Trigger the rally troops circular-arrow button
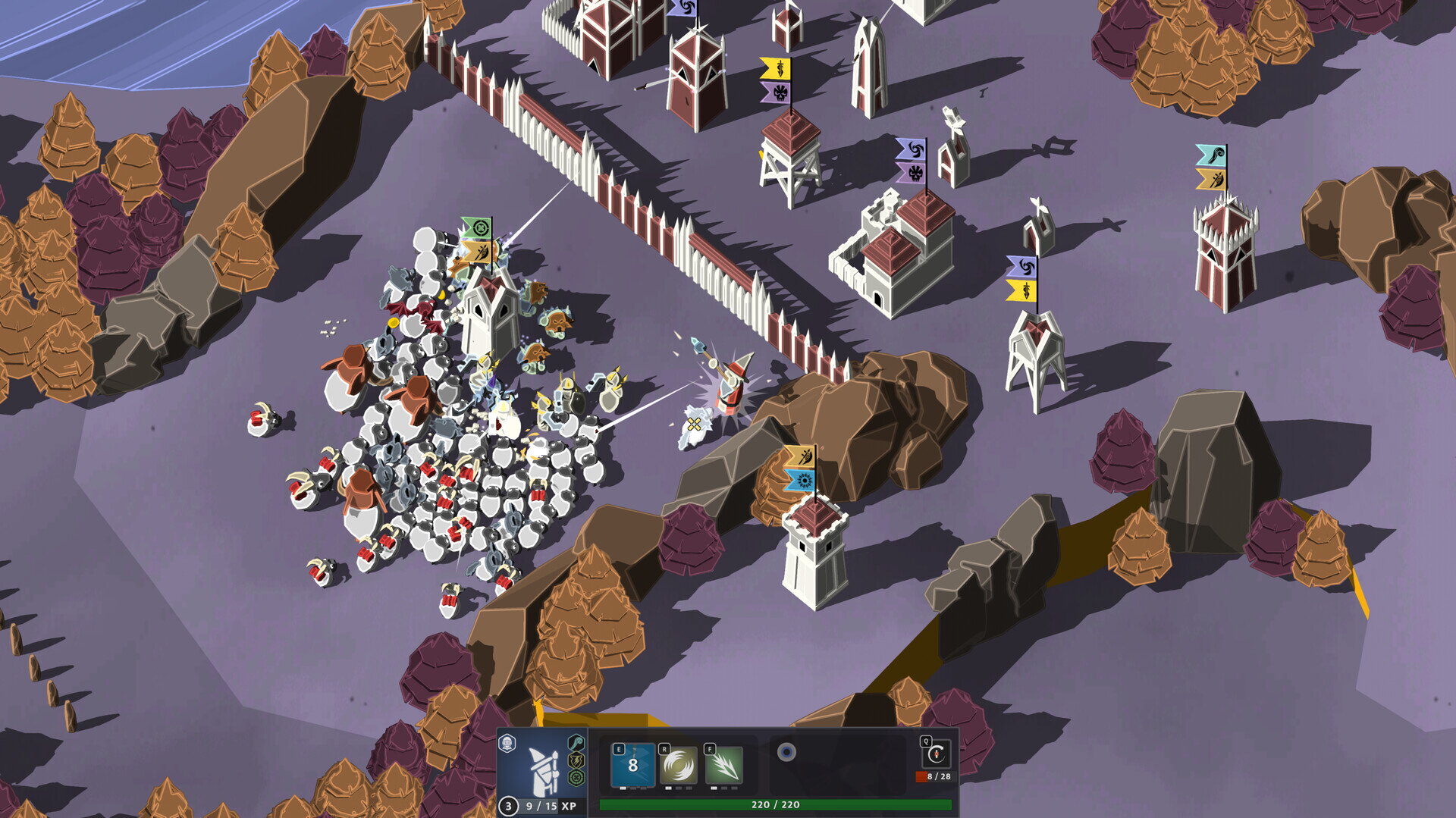The image size is (1456, 818). [x=937, y=755]
